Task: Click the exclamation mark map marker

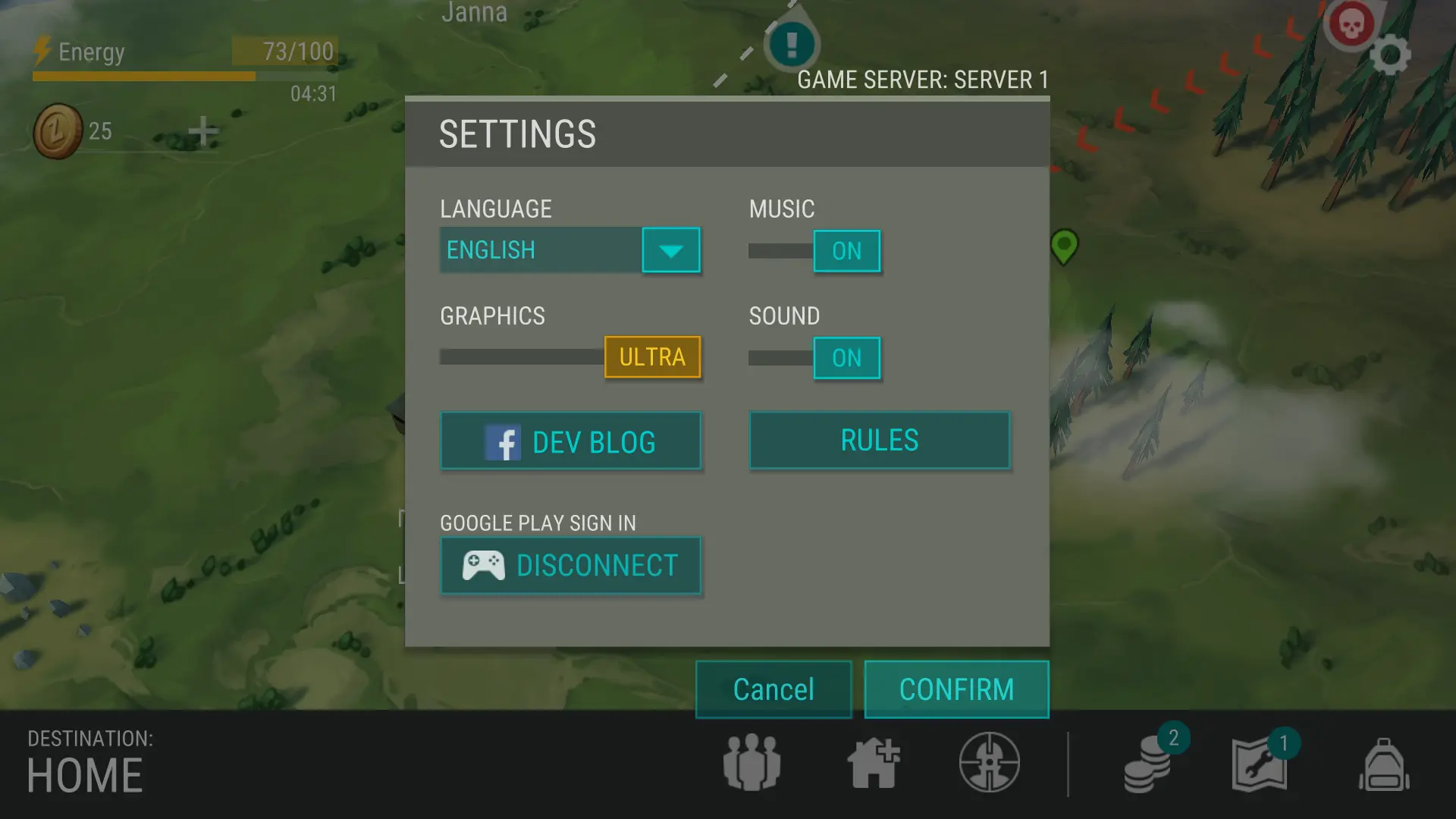Action: click(792, 44)
